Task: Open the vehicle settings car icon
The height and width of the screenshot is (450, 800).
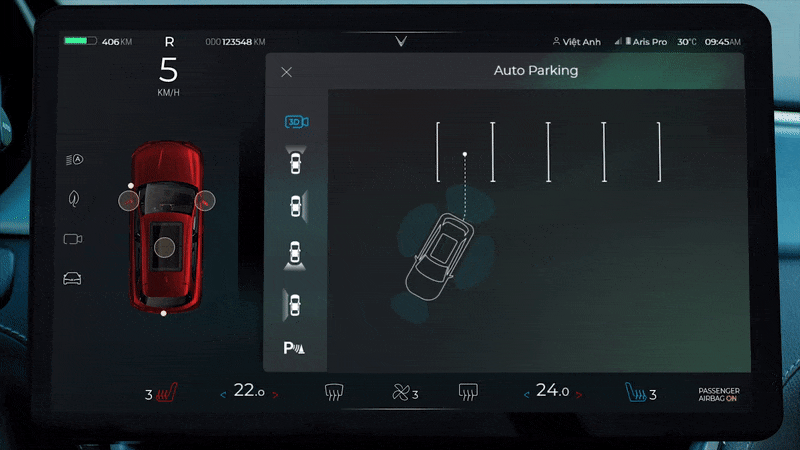Action: (x=73, y=278)
